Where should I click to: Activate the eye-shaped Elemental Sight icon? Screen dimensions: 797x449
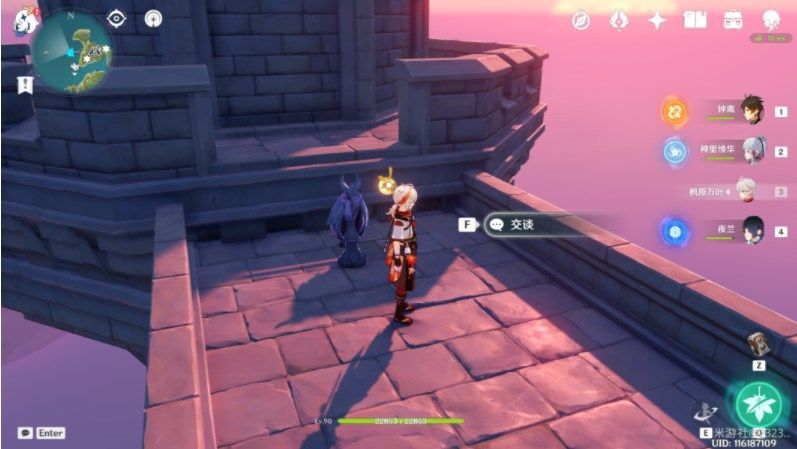[x=117, y=18]
